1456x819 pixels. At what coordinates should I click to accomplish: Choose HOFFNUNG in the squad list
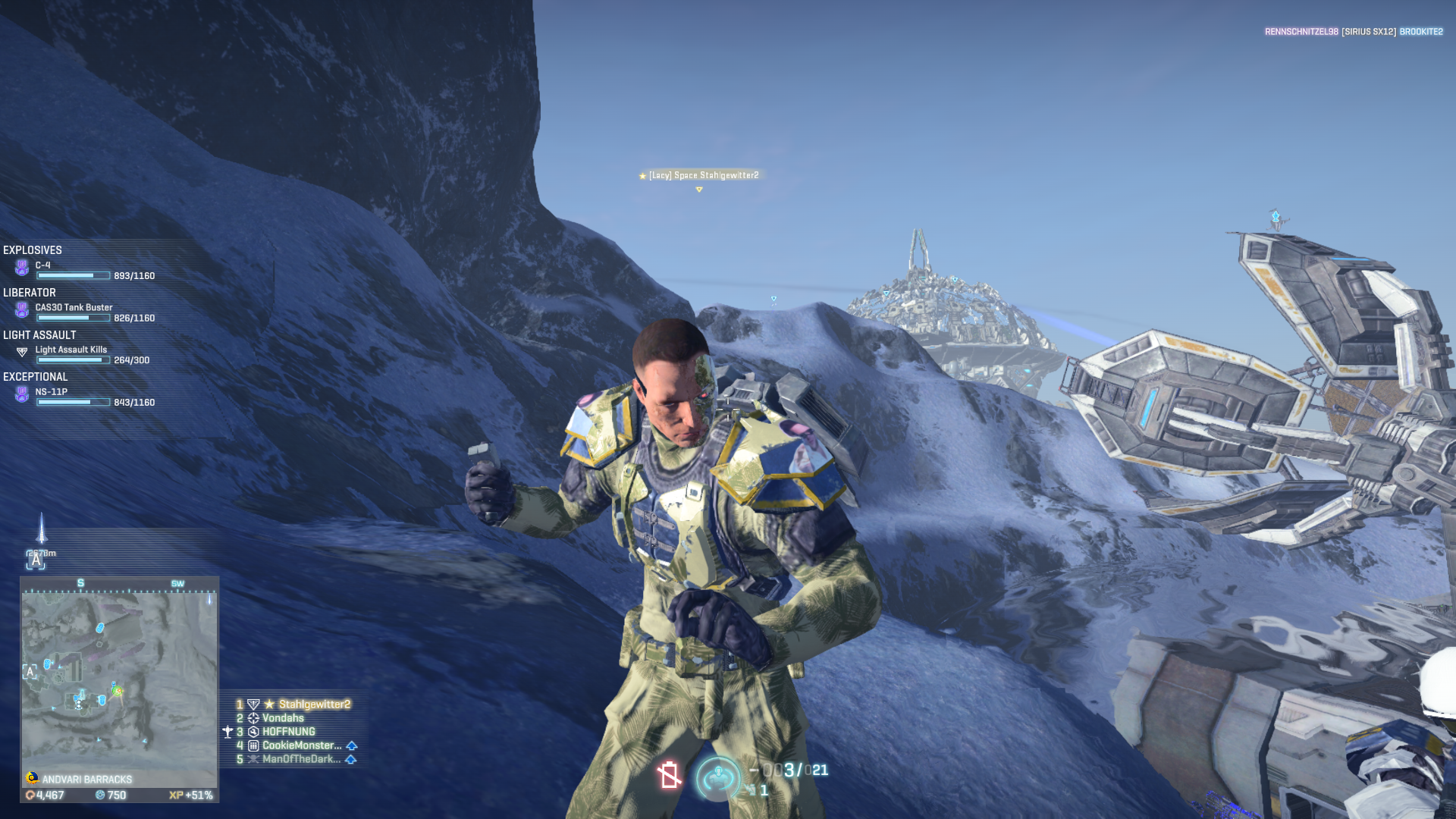(288, 732)
